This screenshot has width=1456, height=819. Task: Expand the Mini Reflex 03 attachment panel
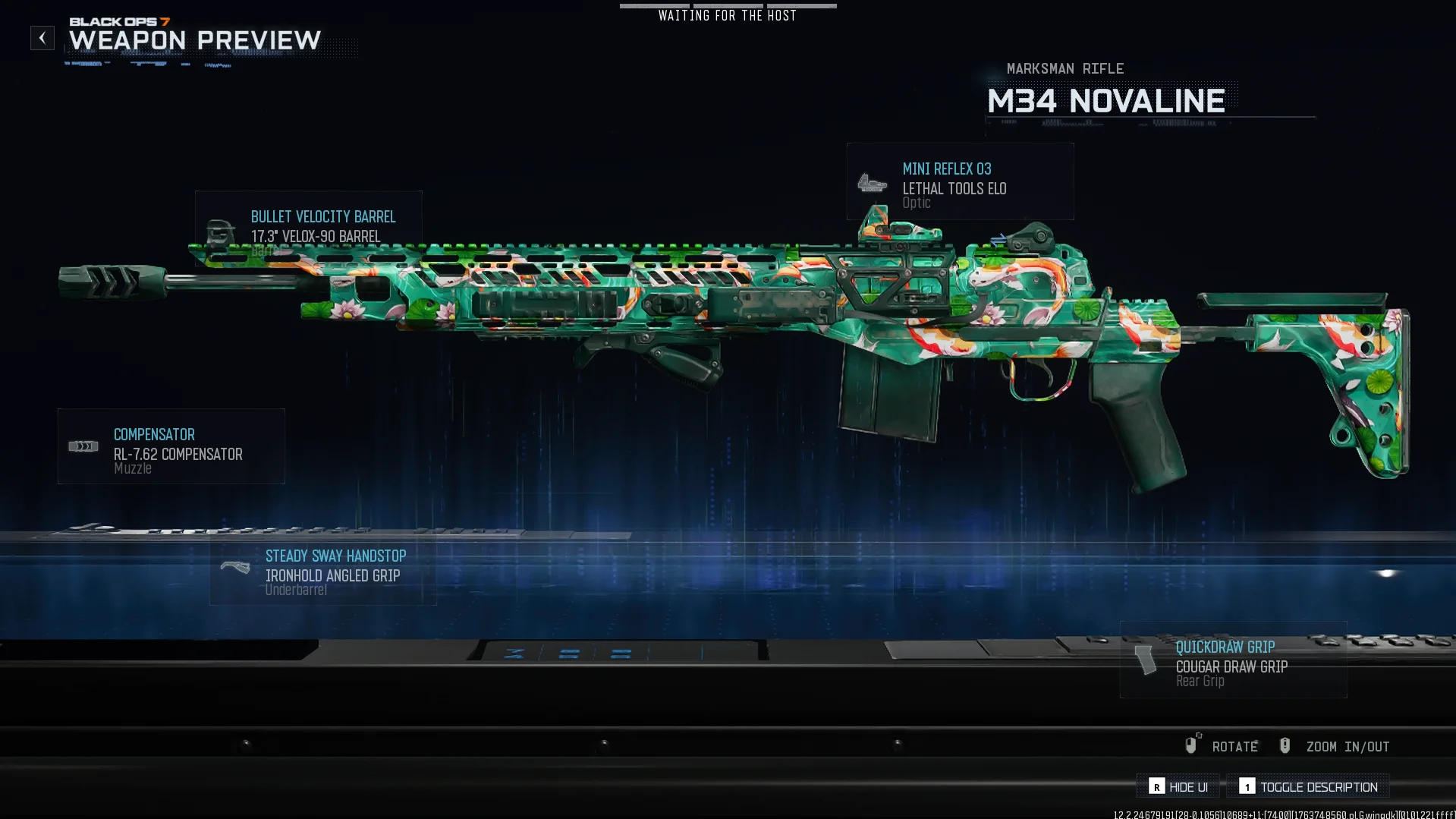pos(960,181)
